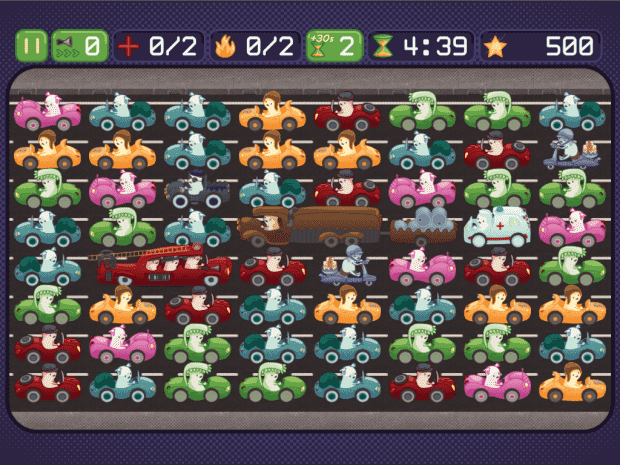Screen dimensions: 620x465
Task: Select the white ambulance tile
Action: pos(496,226)
